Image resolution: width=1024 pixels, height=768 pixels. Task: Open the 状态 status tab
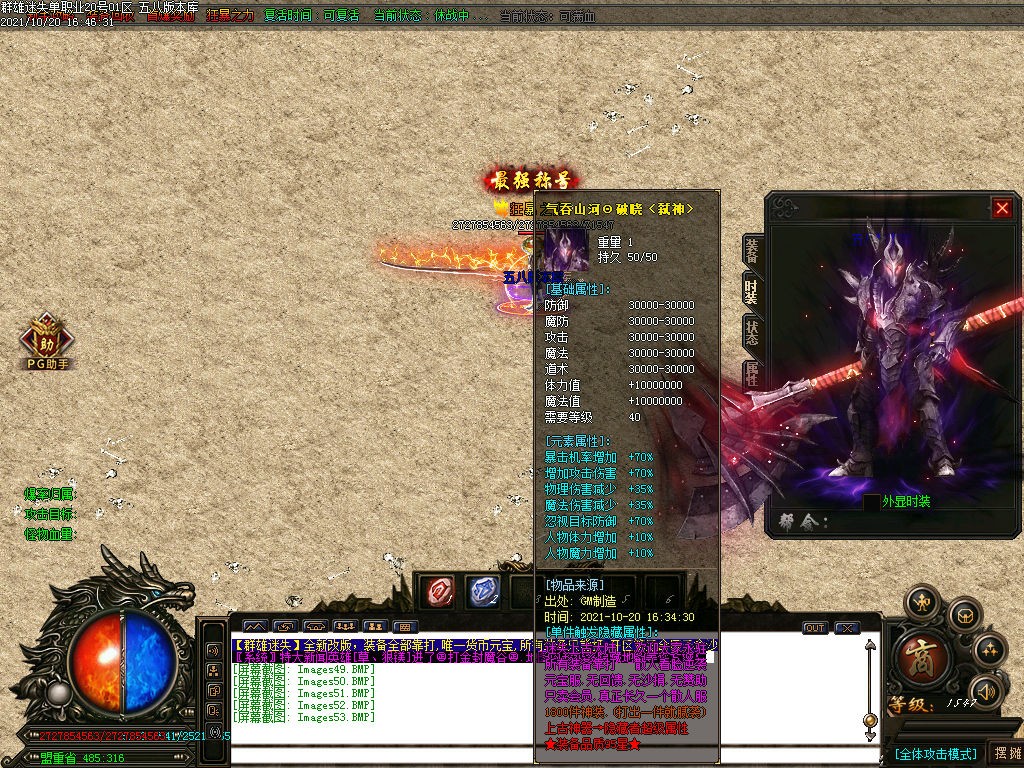(751, 332)
